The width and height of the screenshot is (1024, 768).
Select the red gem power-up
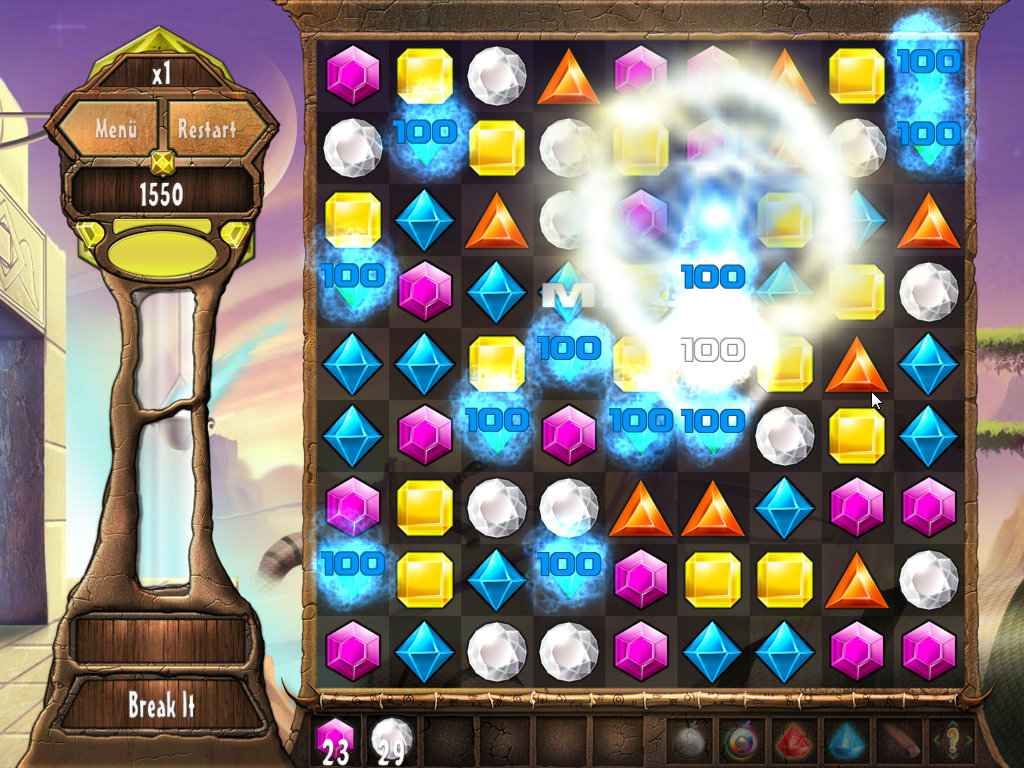pos(793,742)
